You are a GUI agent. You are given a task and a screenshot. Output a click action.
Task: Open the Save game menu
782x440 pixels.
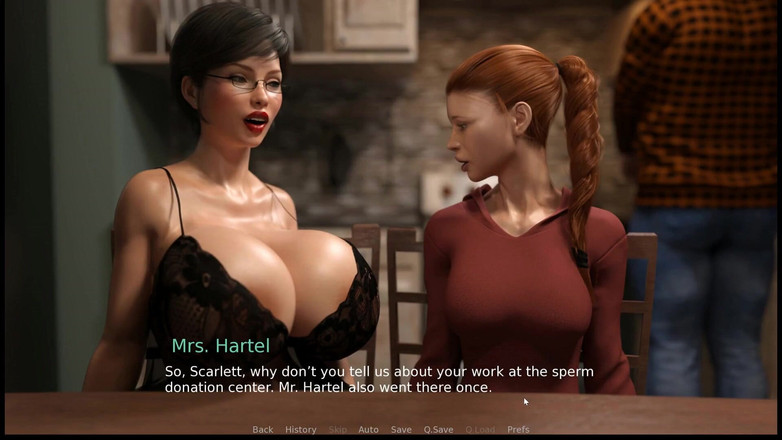401,430
